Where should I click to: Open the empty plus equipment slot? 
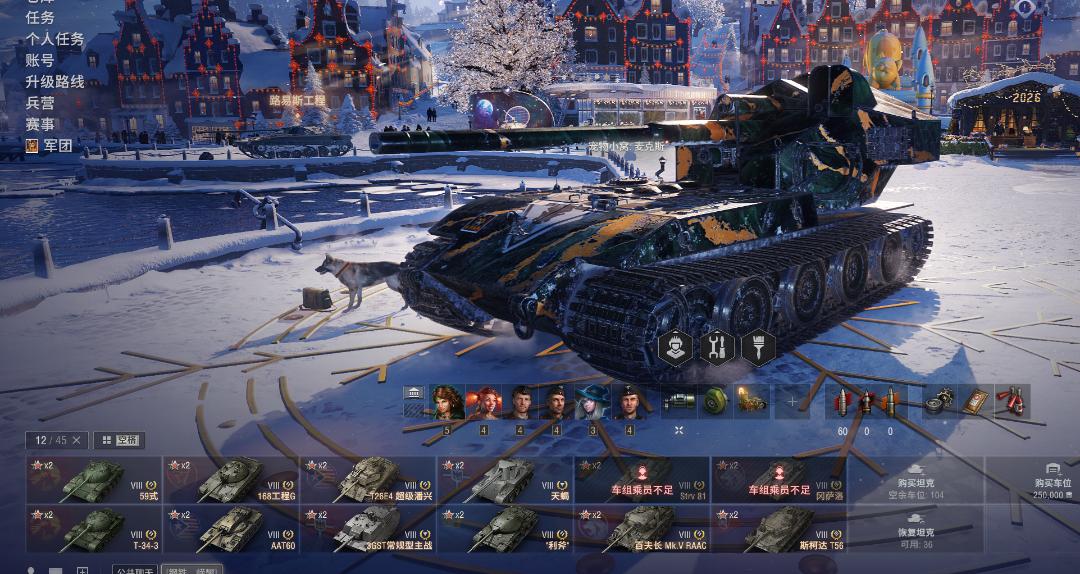point(793,402)
